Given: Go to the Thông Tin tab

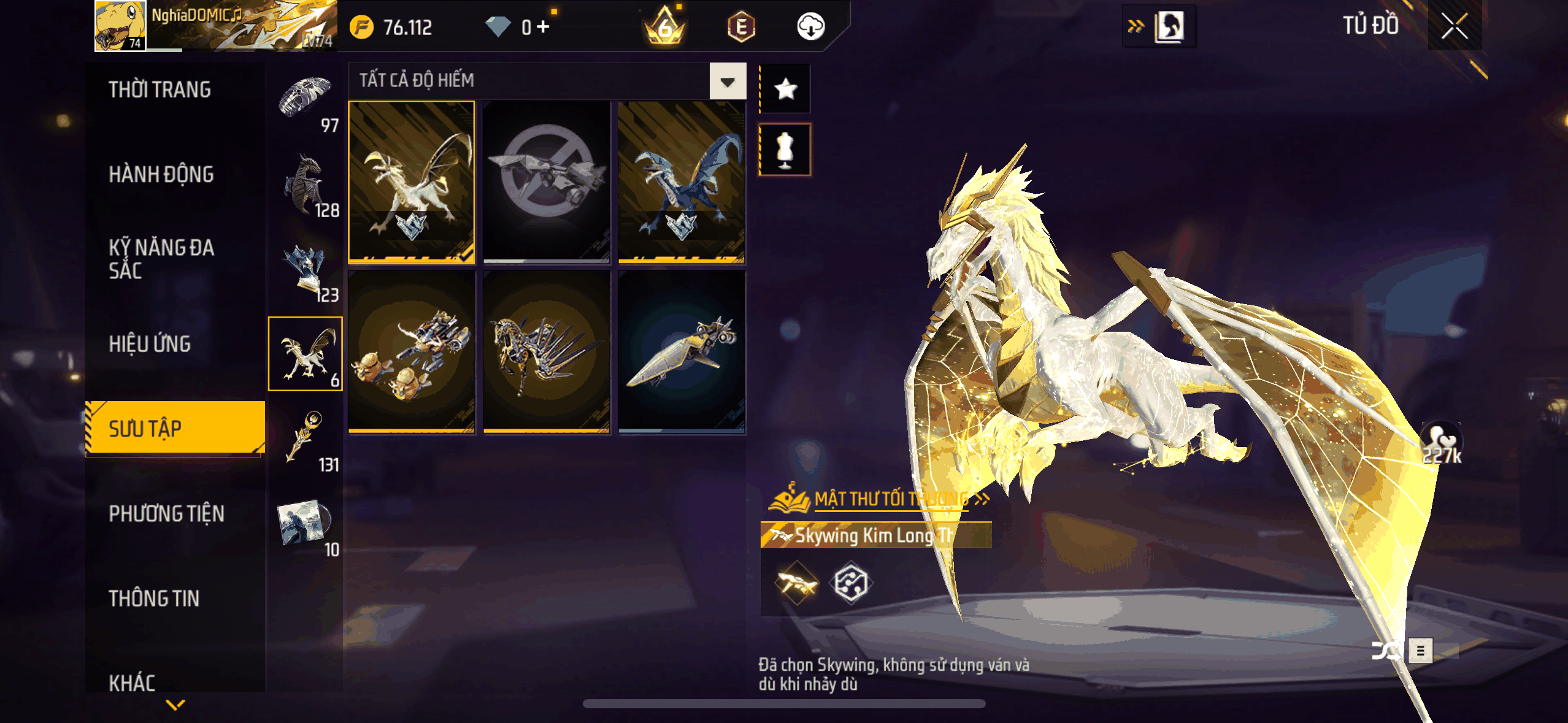Looking at the screenshot, I should coord(154,599).
